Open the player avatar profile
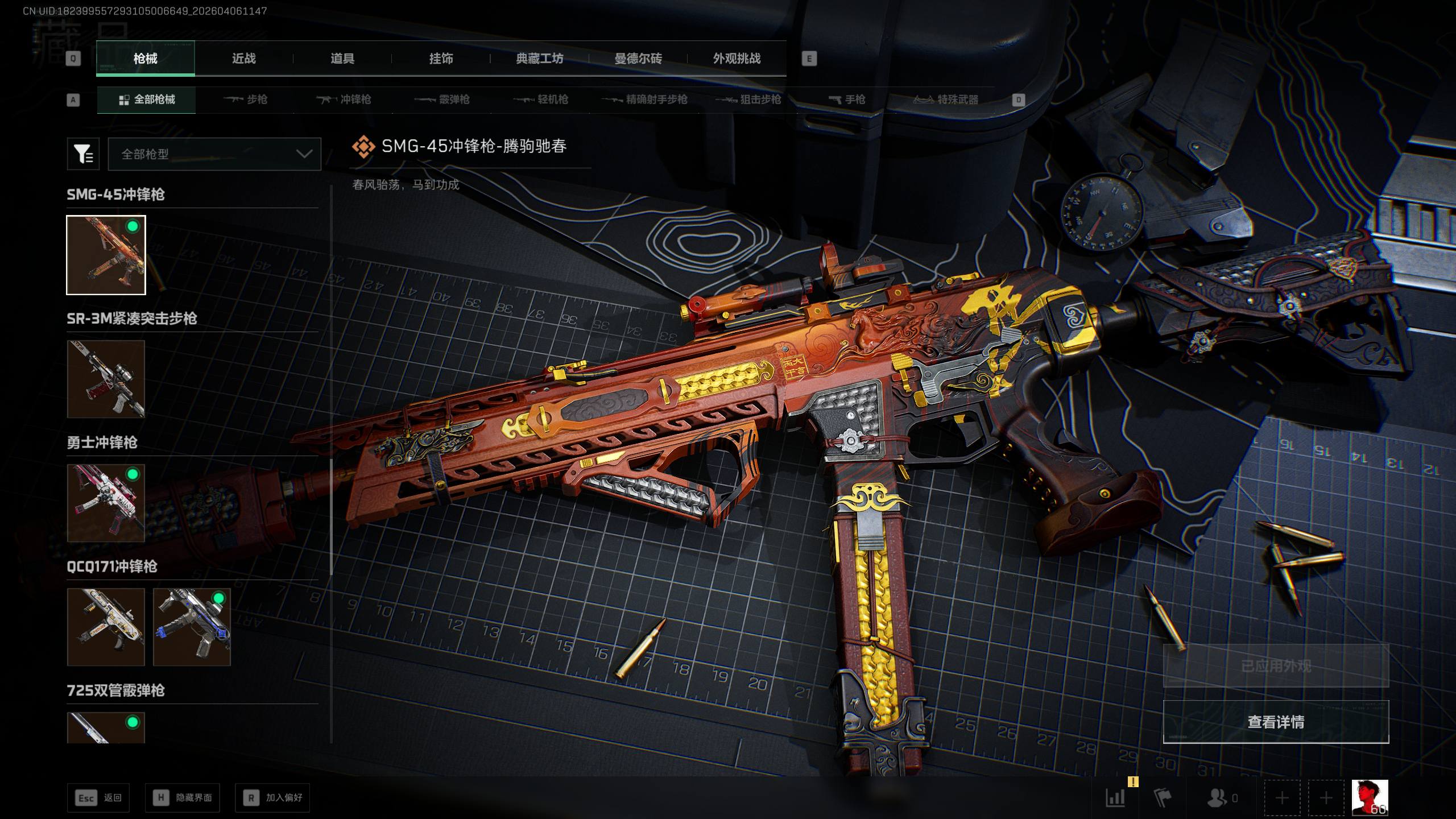Screen dimensions: 1456x819 coord(1370,797)
